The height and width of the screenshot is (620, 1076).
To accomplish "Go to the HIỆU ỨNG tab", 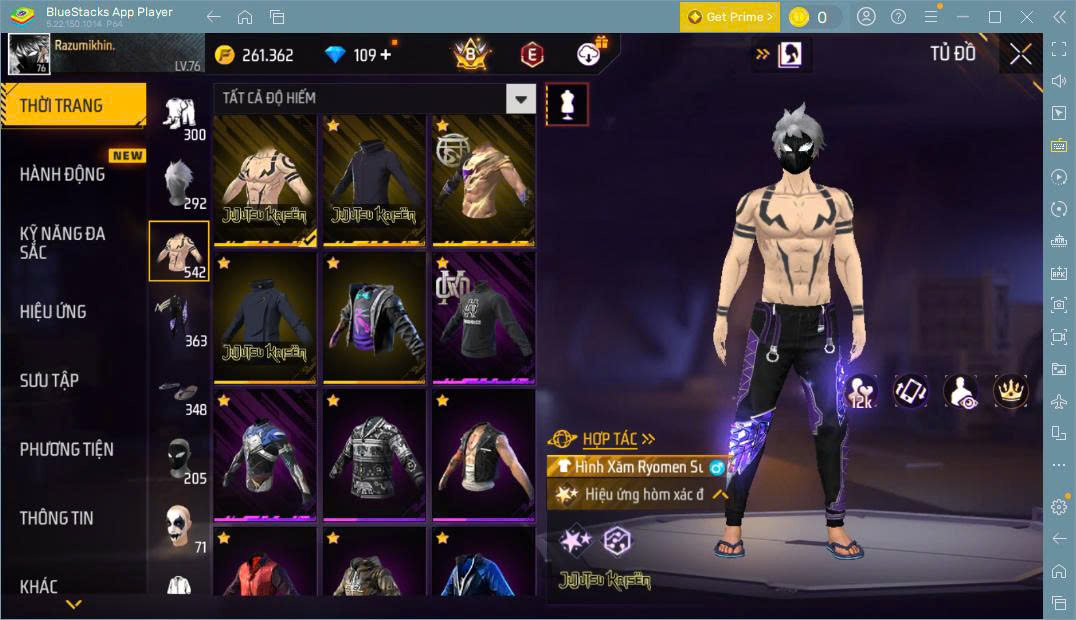I will 53,311.
